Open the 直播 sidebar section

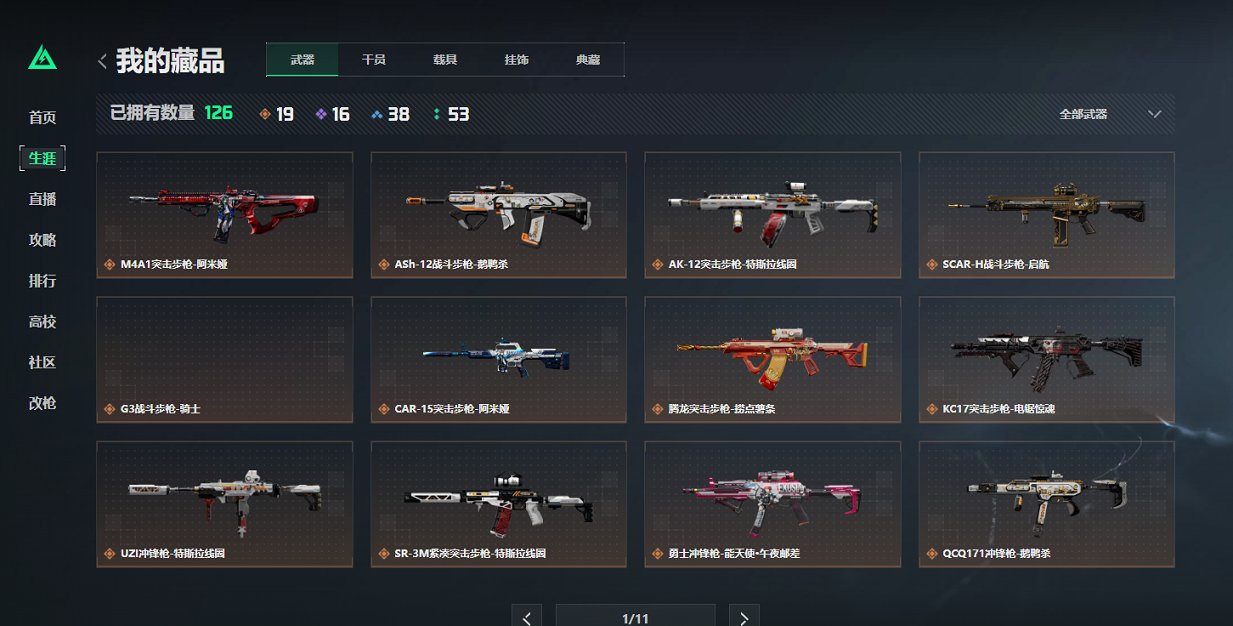tap(42, 199)
